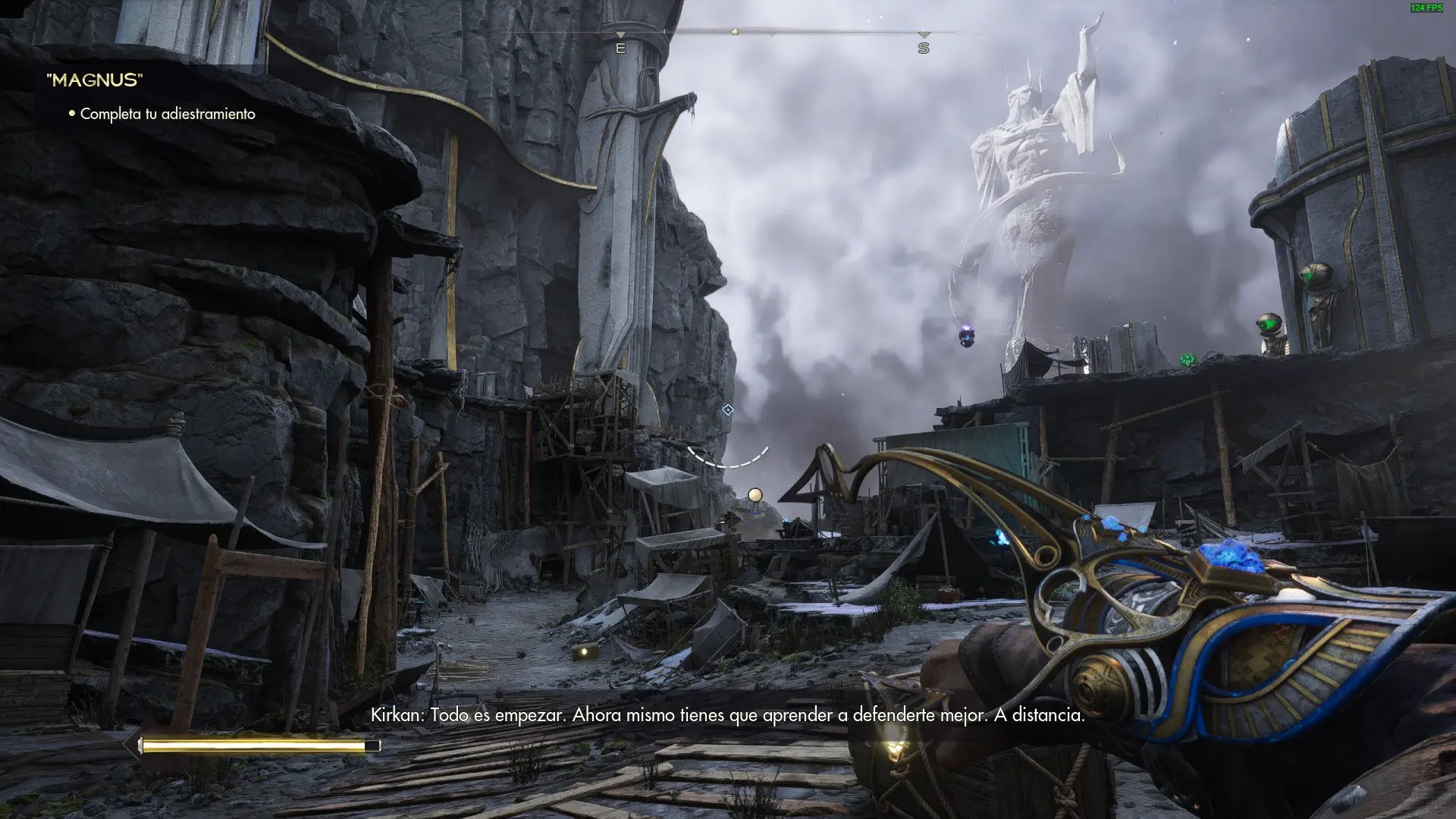Screen dimensions: 1456x819
Task: Click the "Completa tu adiestramiento" objective
Action: point(167,114)
